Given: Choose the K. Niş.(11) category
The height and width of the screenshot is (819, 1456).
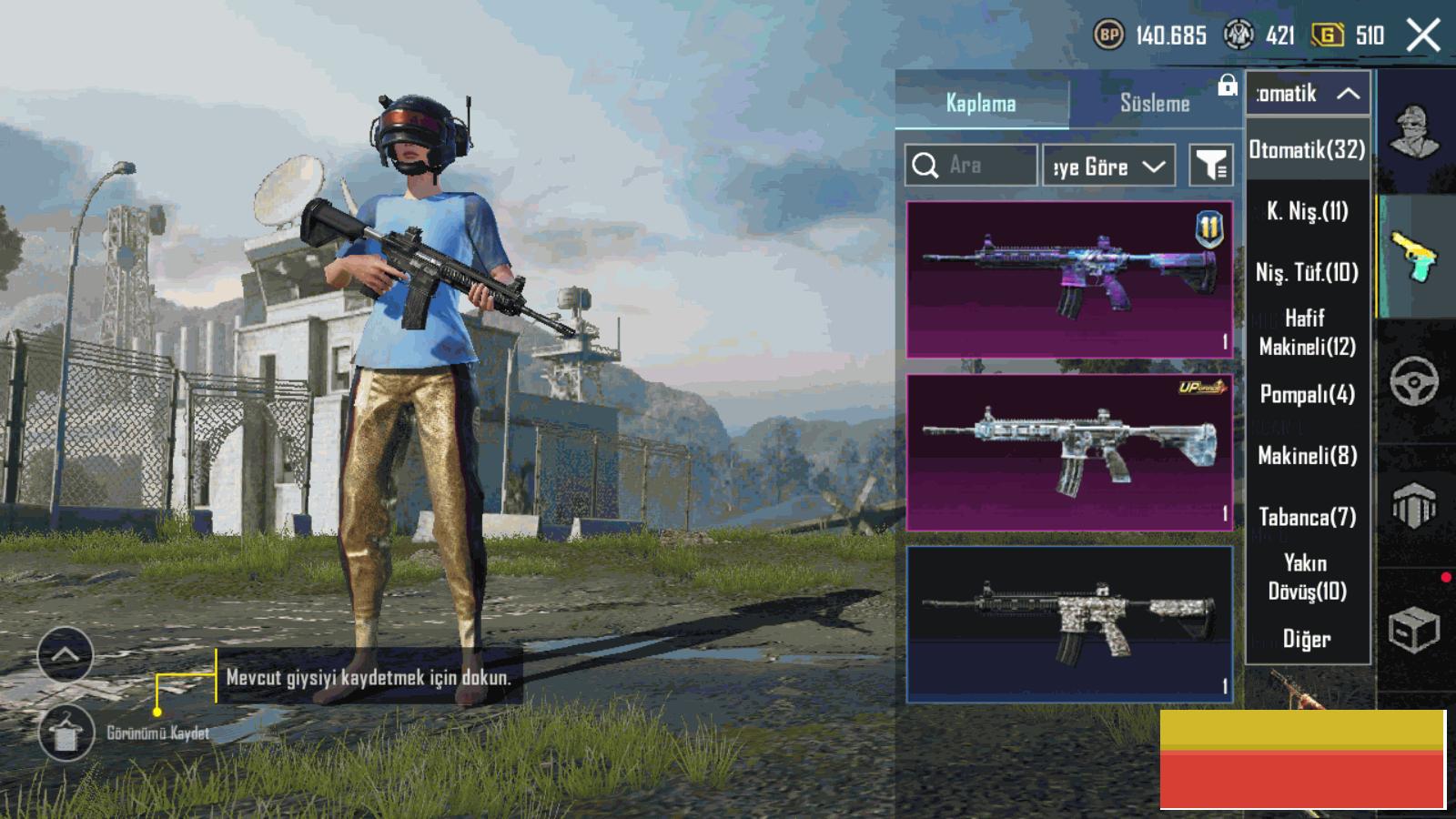Looking at the screenshot, I should (1307, 211).
